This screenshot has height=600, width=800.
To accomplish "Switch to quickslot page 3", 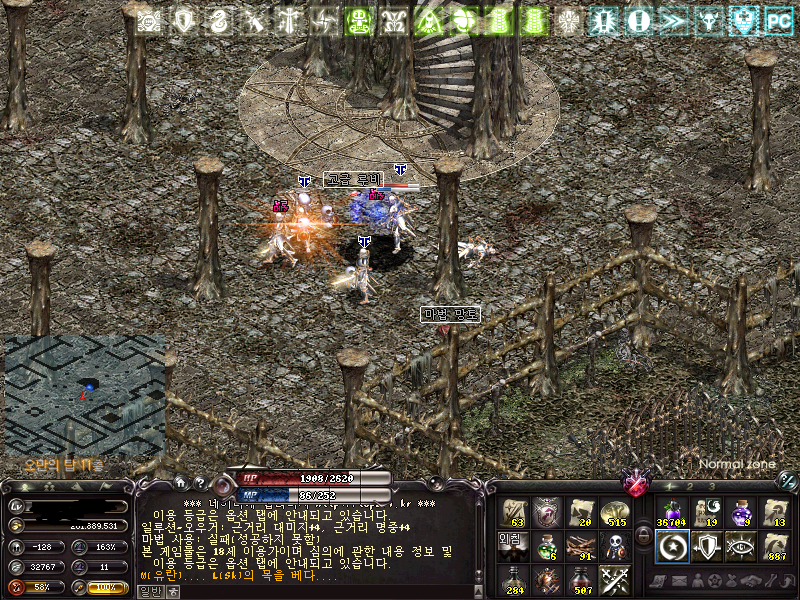I will tap(710, 486).
